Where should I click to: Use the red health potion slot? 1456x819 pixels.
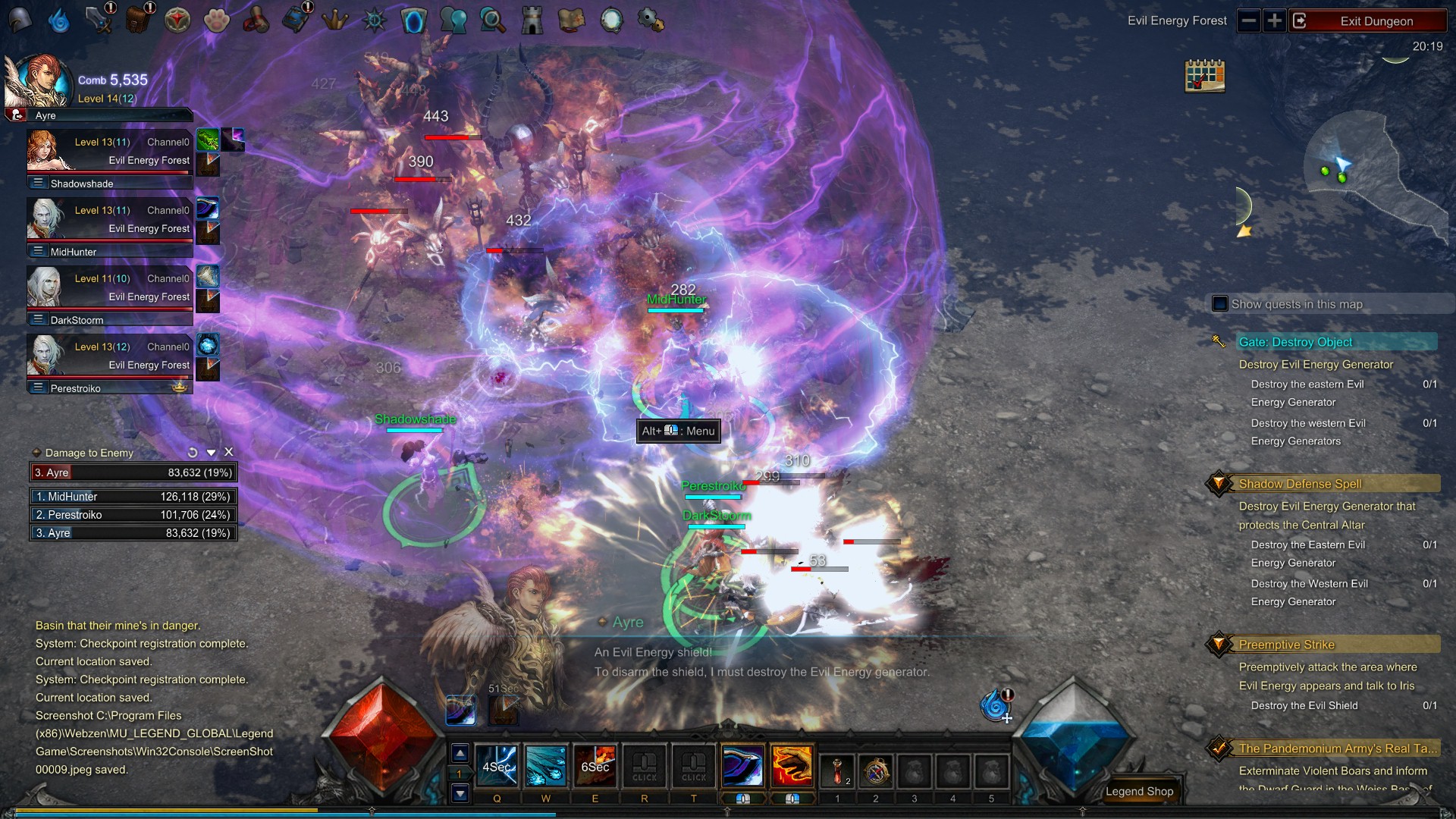837,770
